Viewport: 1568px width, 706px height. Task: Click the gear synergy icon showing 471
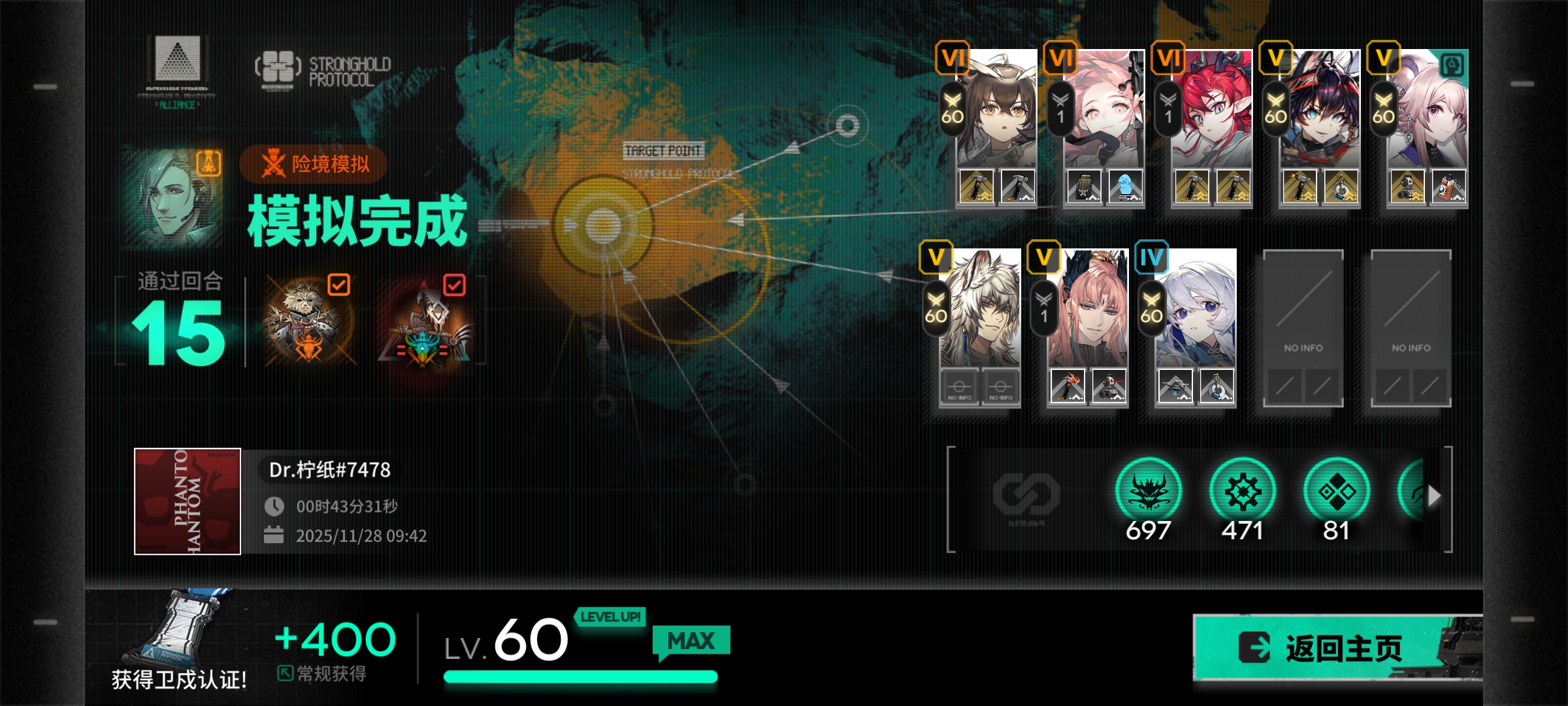(x=1242, y=492)
